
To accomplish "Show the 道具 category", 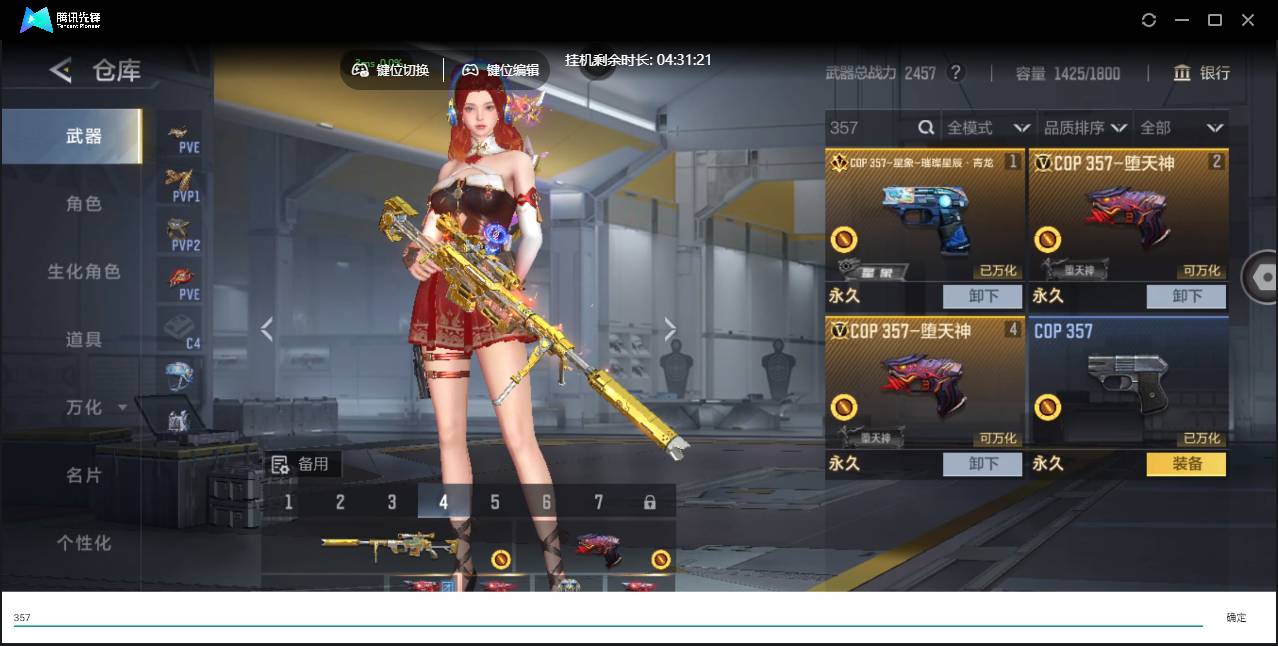I will tap(84, 340).
